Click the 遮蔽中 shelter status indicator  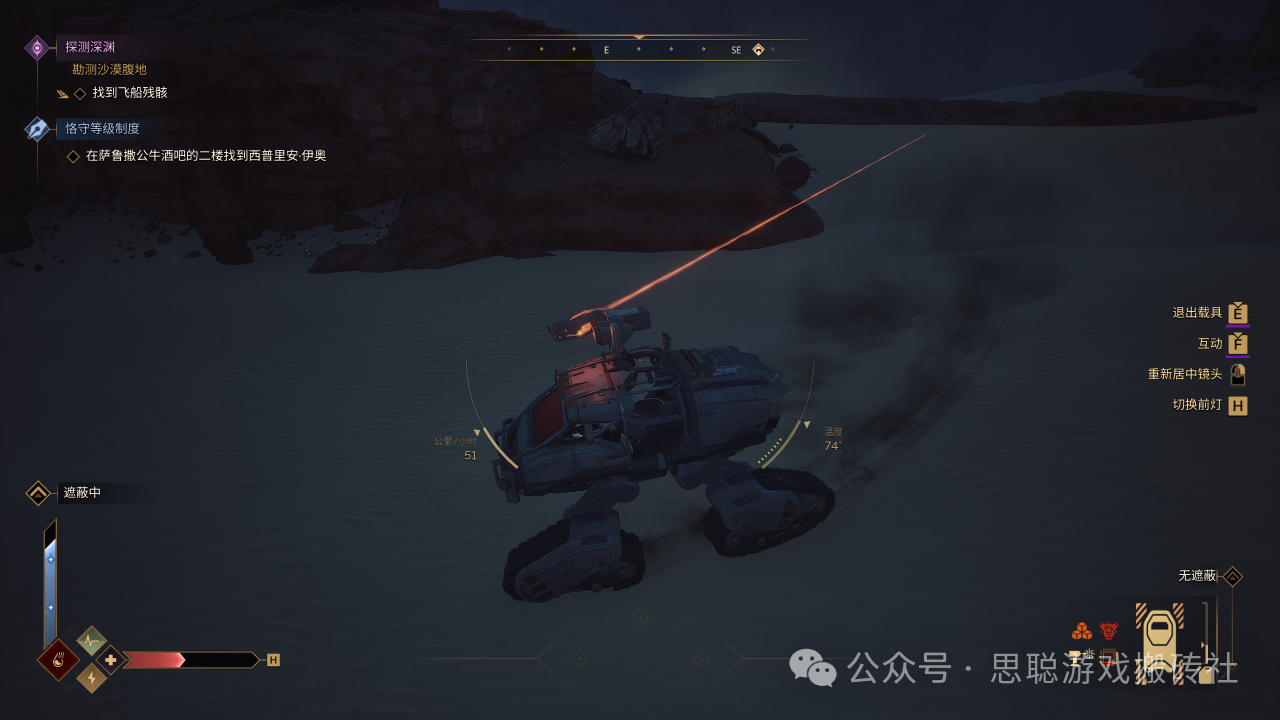click(82, 492)
